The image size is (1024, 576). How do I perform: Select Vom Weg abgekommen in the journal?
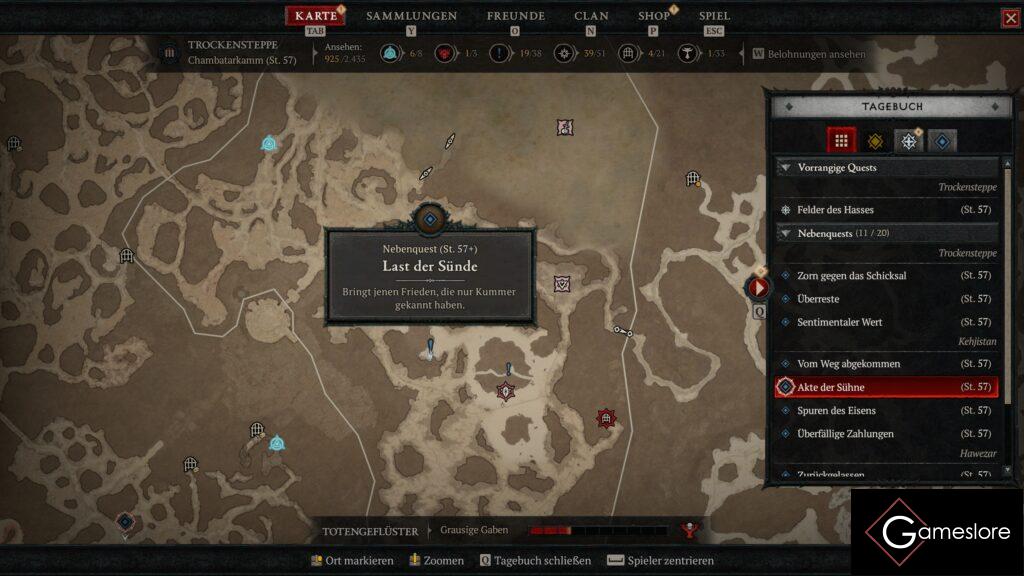(848, 364)
